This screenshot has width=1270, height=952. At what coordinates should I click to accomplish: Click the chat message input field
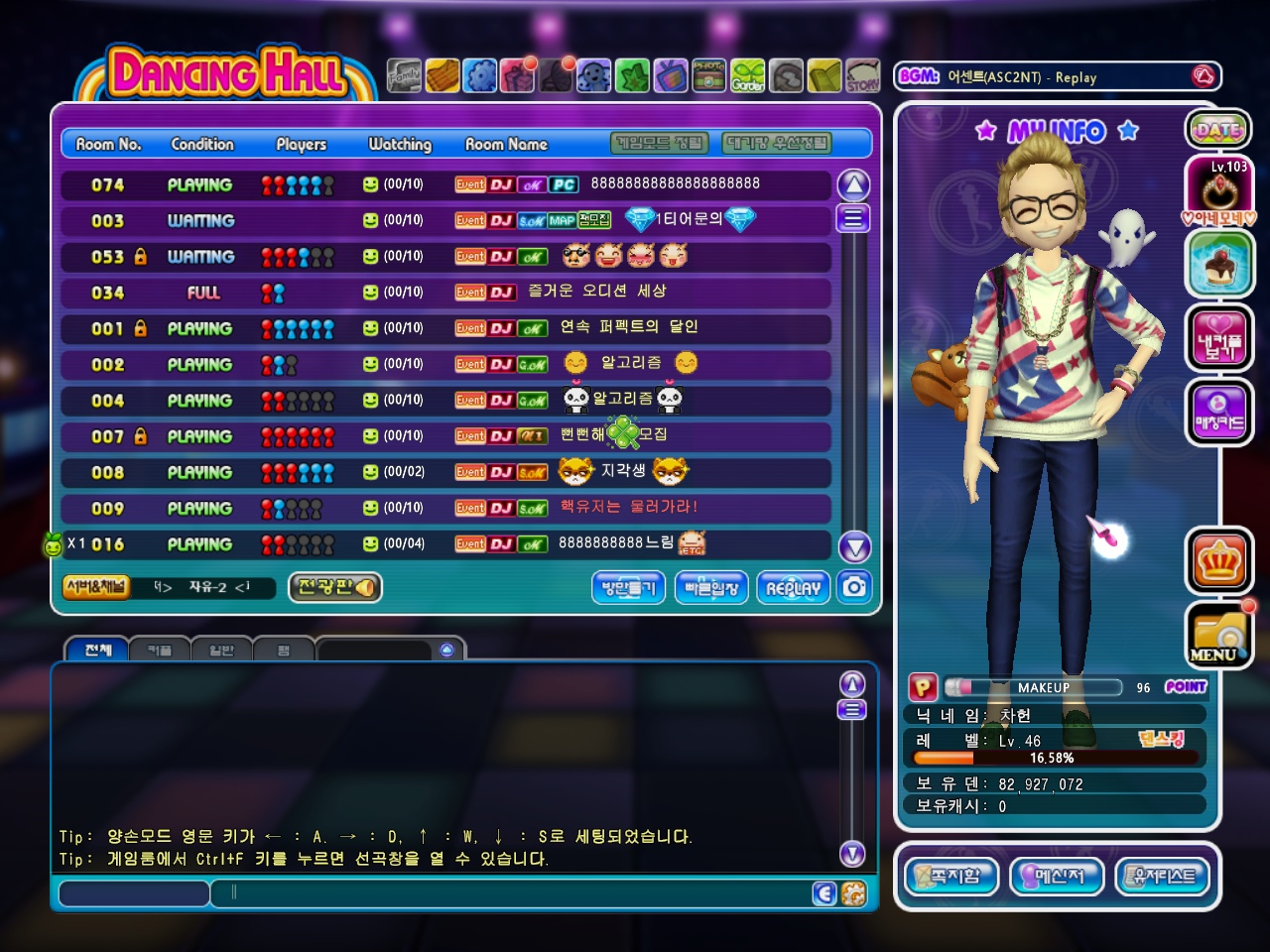[x=516, y=892]
